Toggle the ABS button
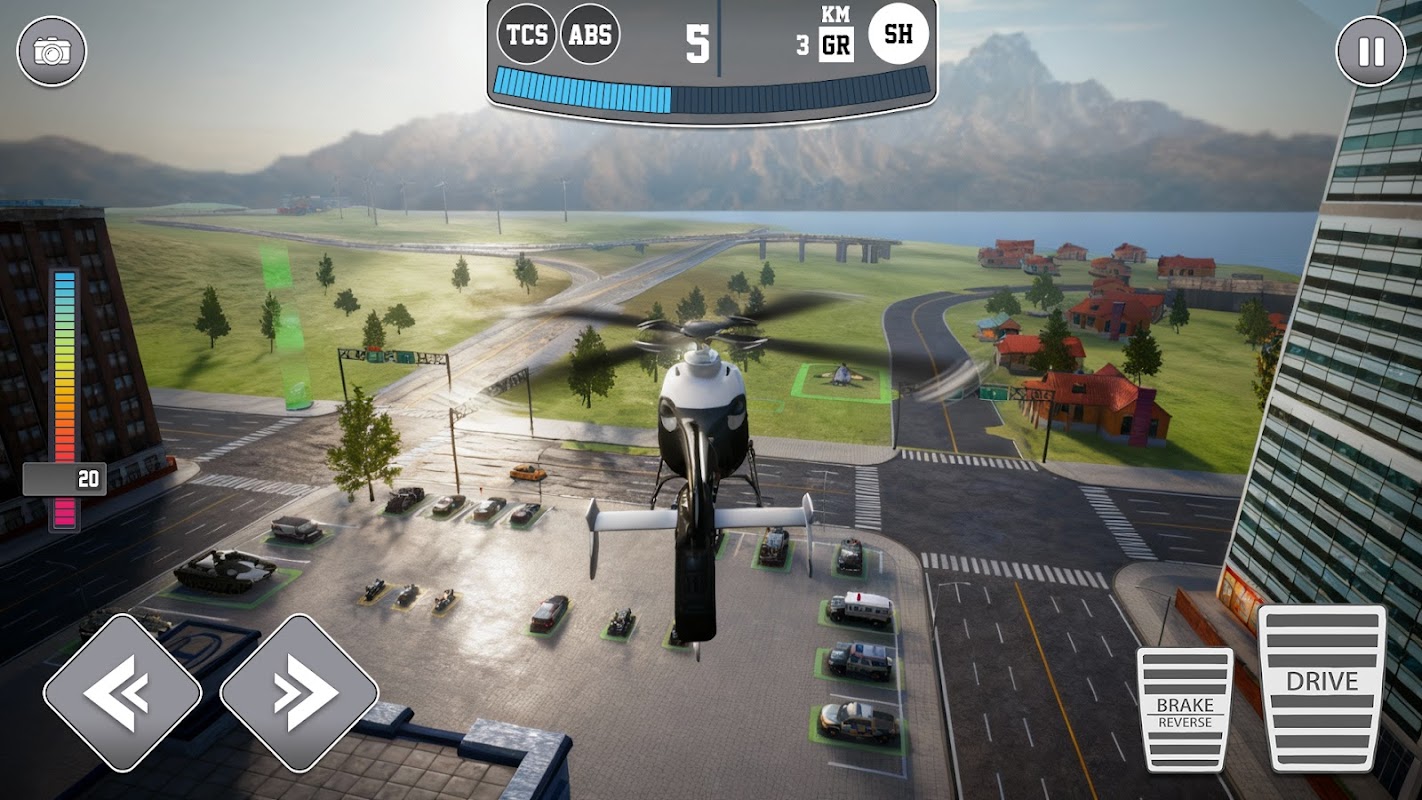1422x800 pixels. 590,35
